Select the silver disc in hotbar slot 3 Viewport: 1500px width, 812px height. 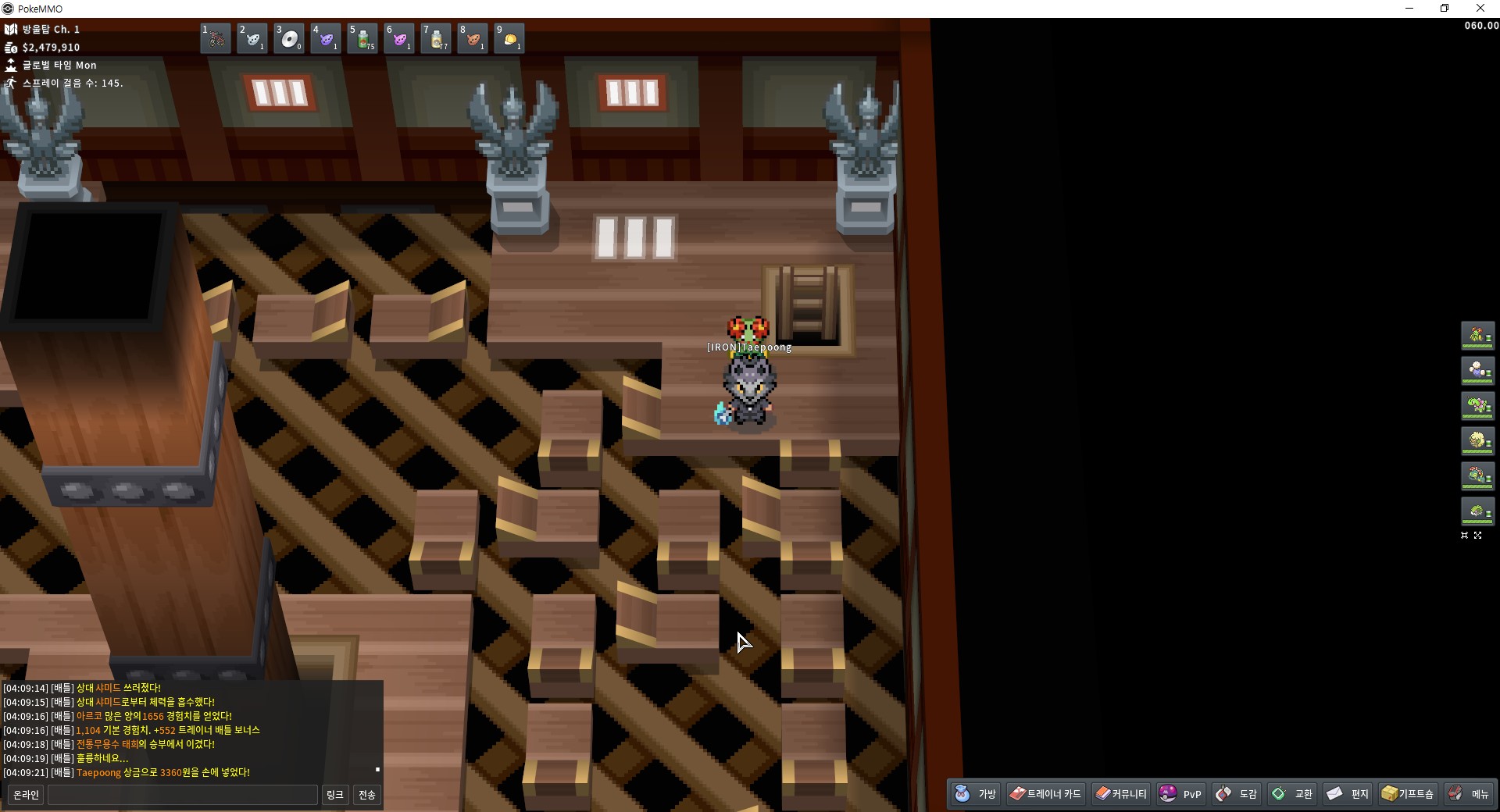(289, 38)
